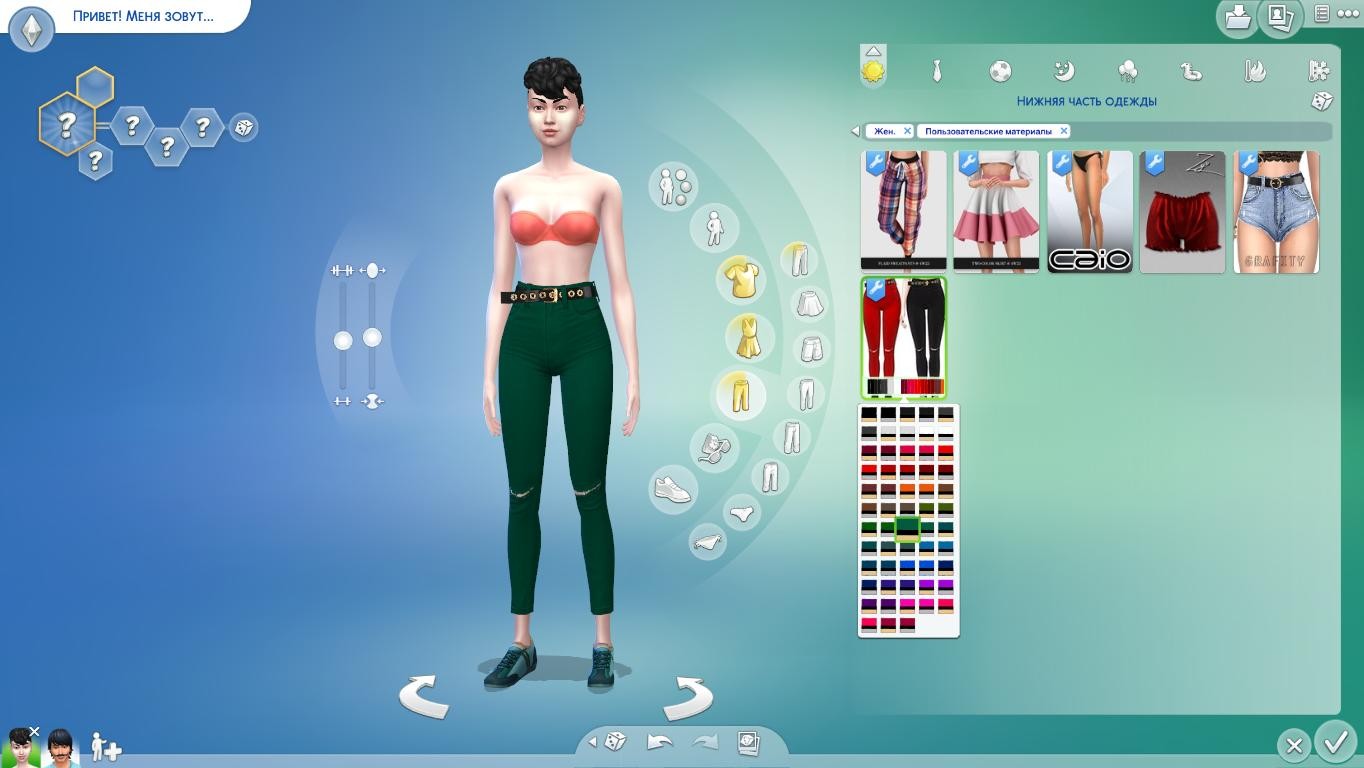Open the tops t-shirt category icon
The image size is (1364, 768).
(741, 280)
